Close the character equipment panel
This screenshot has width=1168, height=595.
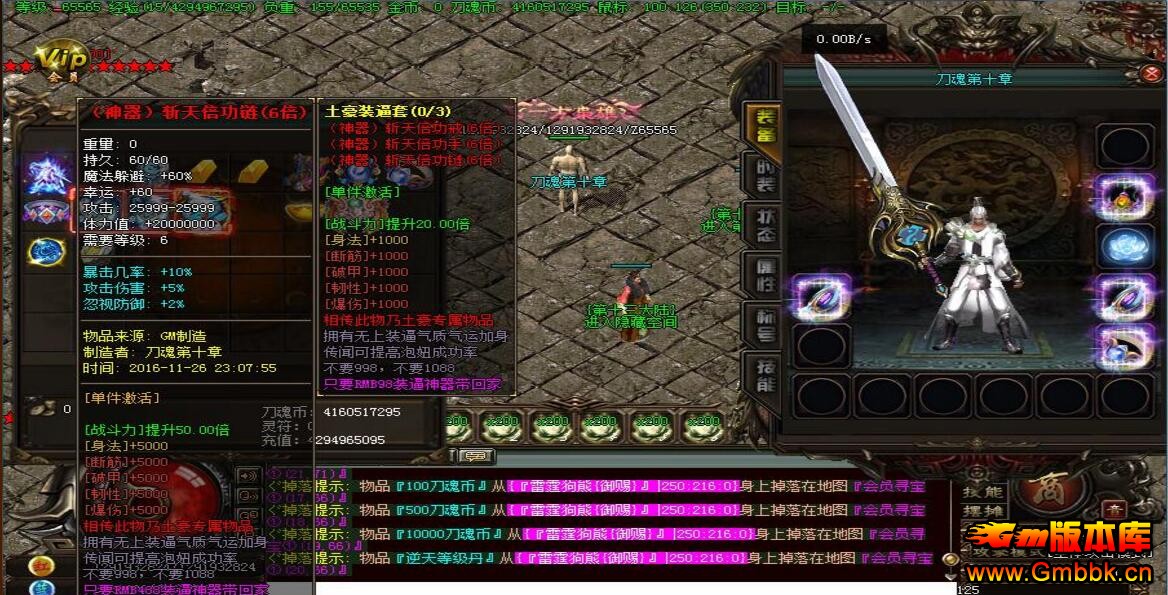[1151, 73]
